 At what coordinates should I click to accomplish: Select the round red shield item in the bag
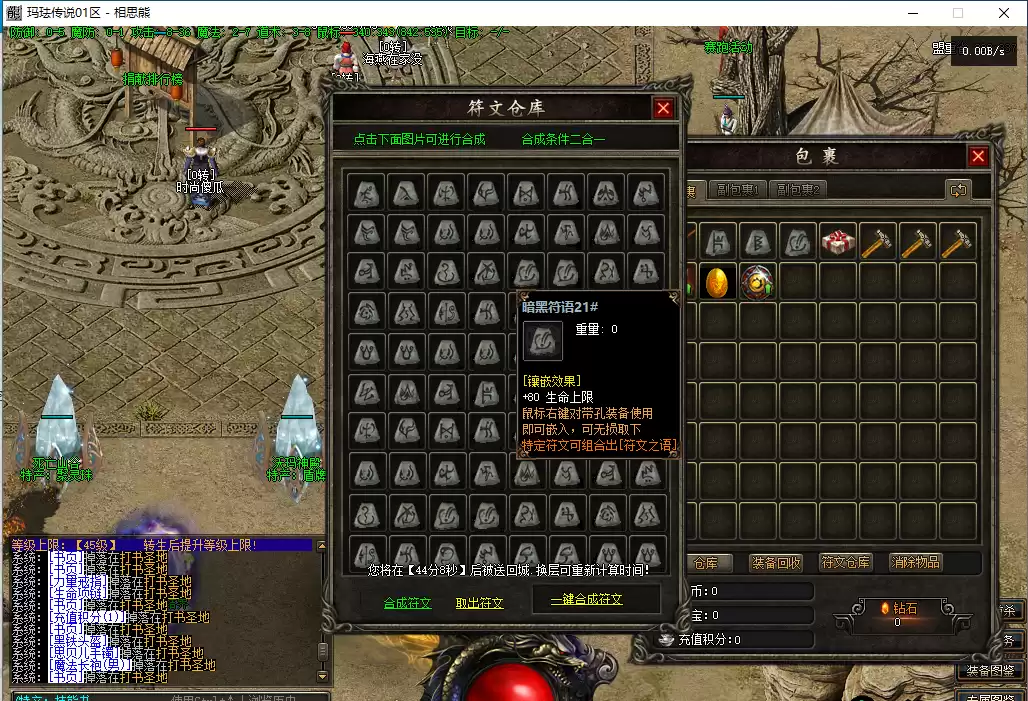pos(758,282)
